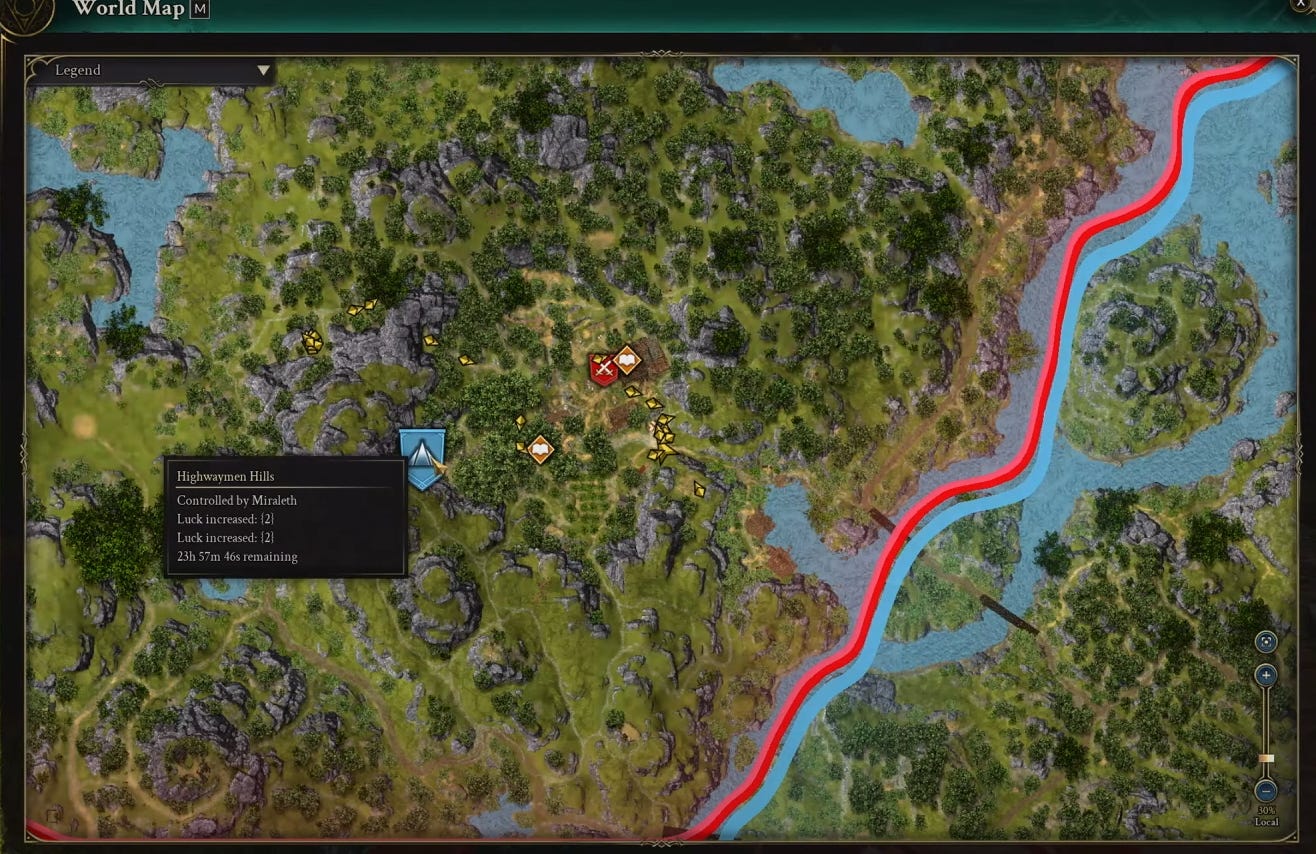
Task: Zoom out with the minus button
Action: [1265, 792]
